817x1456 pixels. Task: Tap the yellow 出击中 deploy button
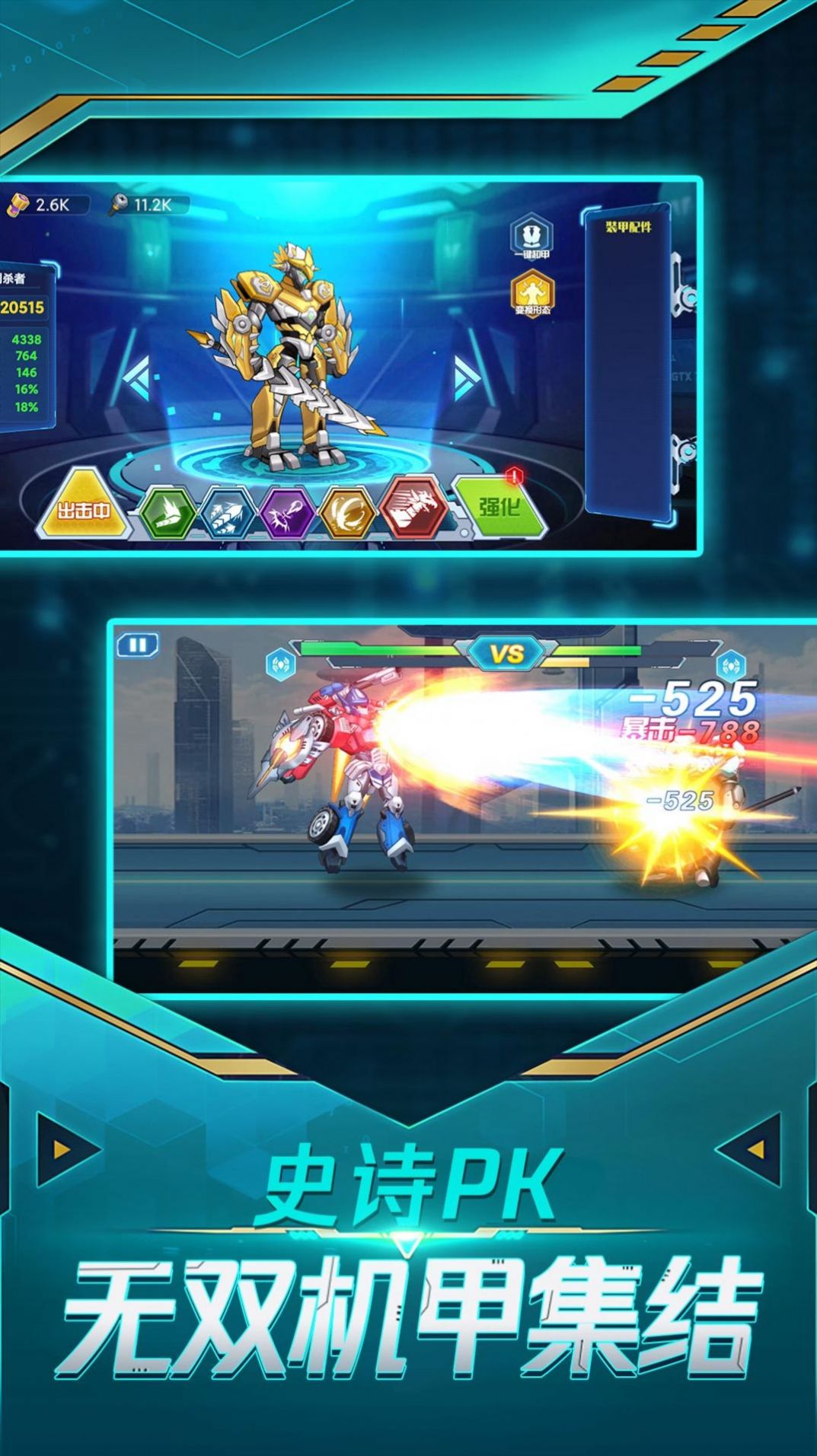click(x=82, y=508)
